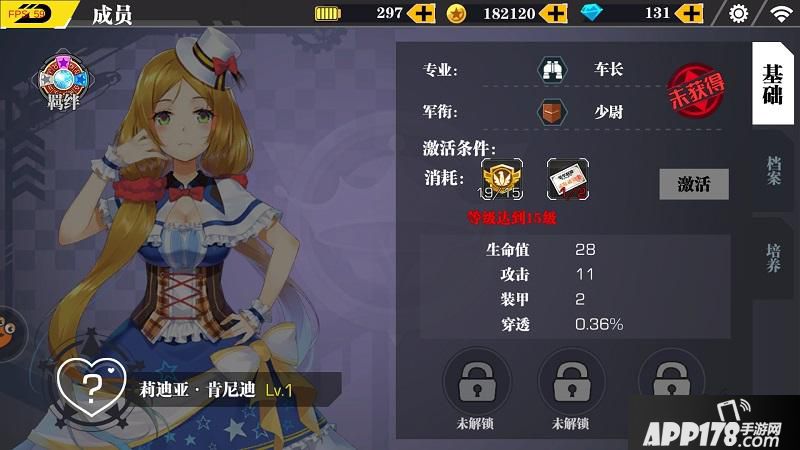Open the gear settings menu
Screen dimensions: 800x450
[x=739, y=14]
